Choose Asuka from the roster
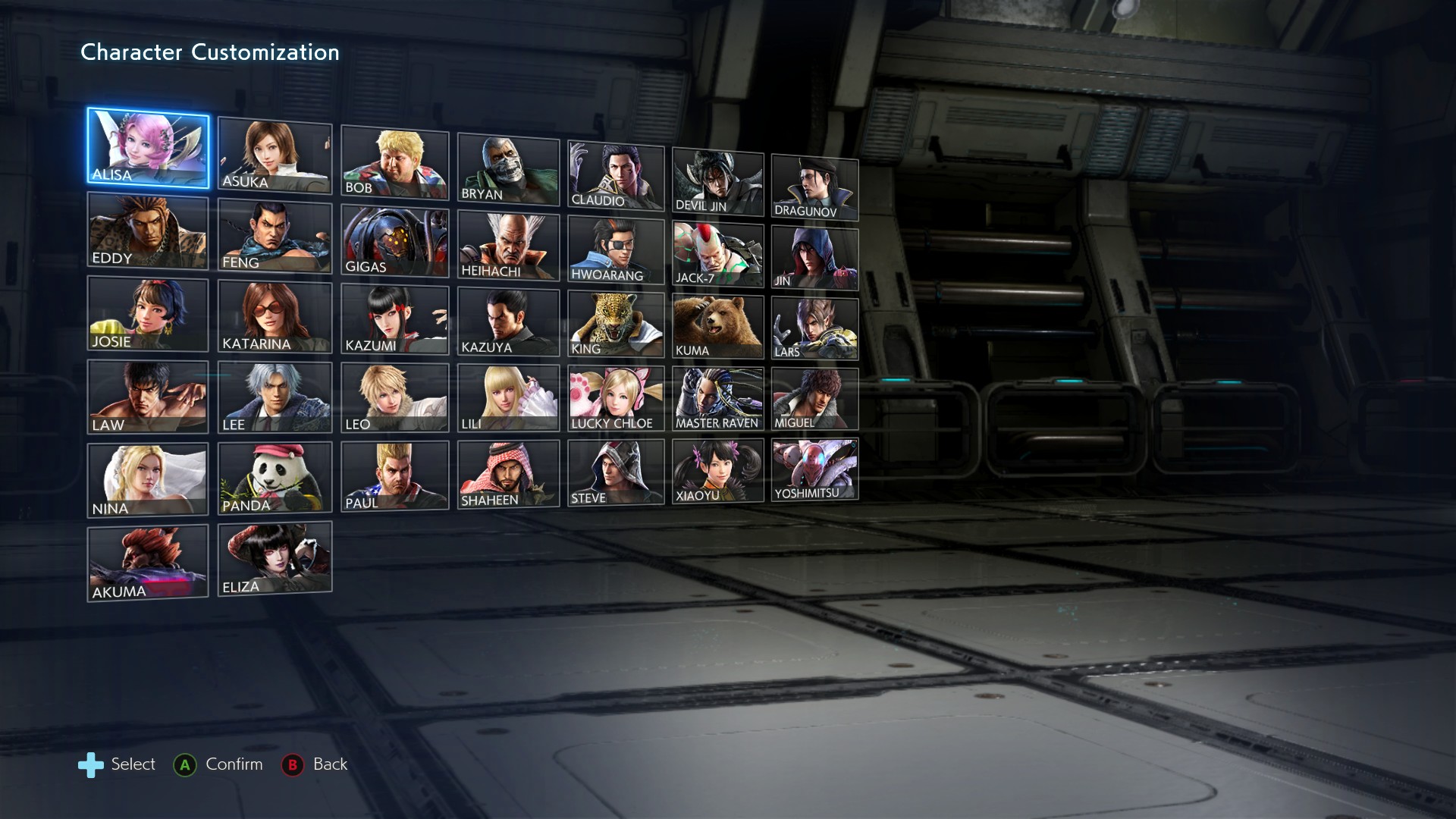 (275, 155)
